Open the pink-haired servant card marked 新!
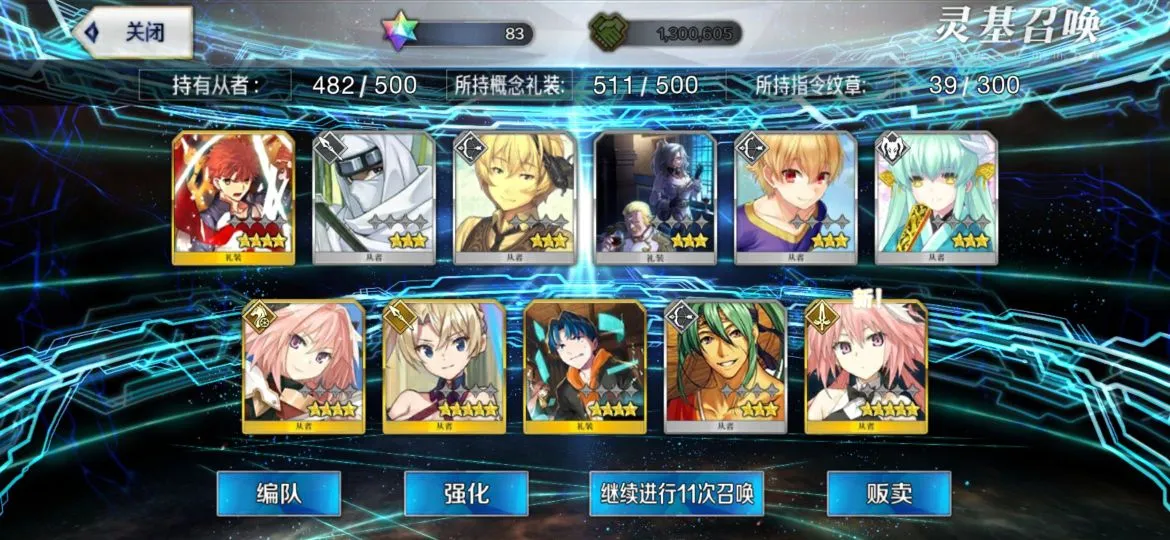1170x540 pixels. point(866,366)
